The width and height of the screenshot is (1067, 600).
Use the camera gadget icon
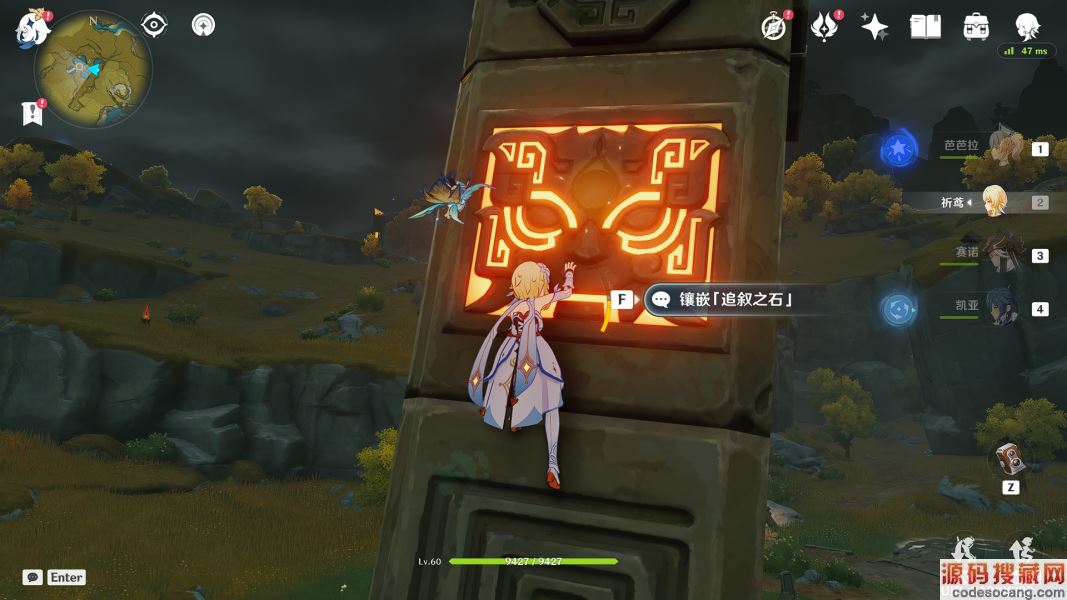coord(1010,460)
